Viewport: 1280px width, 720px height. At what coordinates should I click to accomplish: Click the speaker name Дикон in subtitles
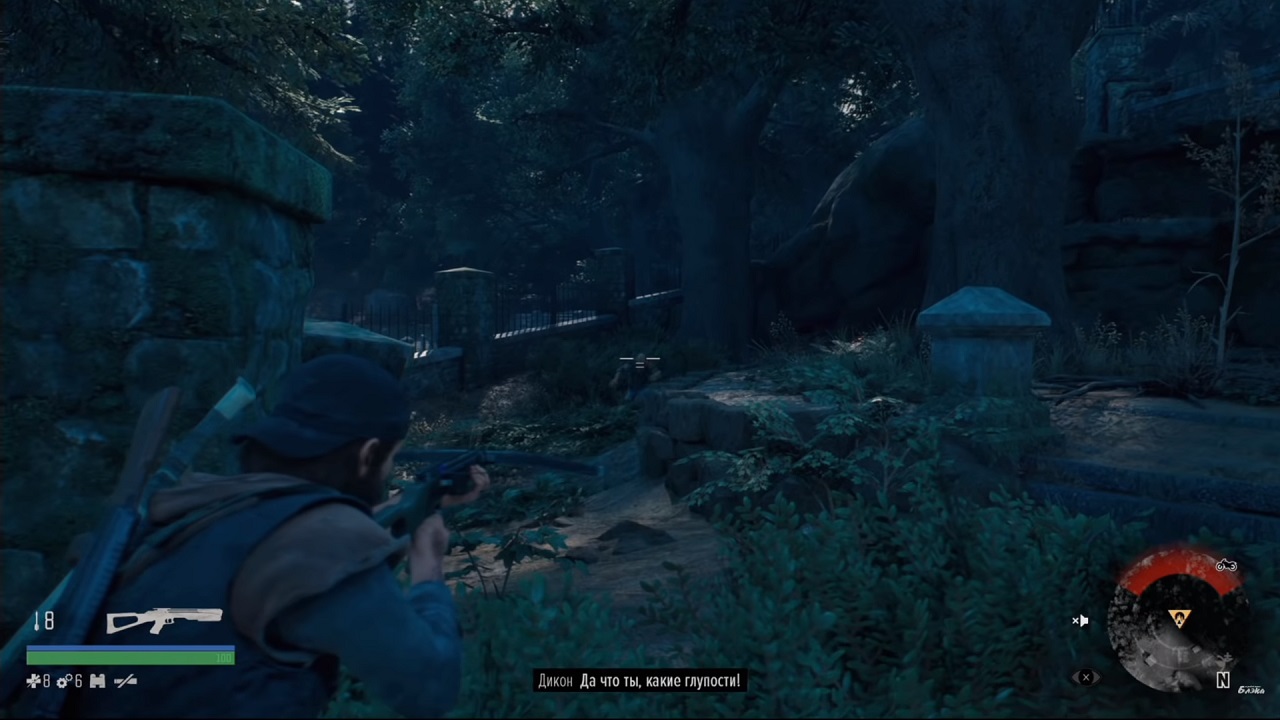click(557, 680)
